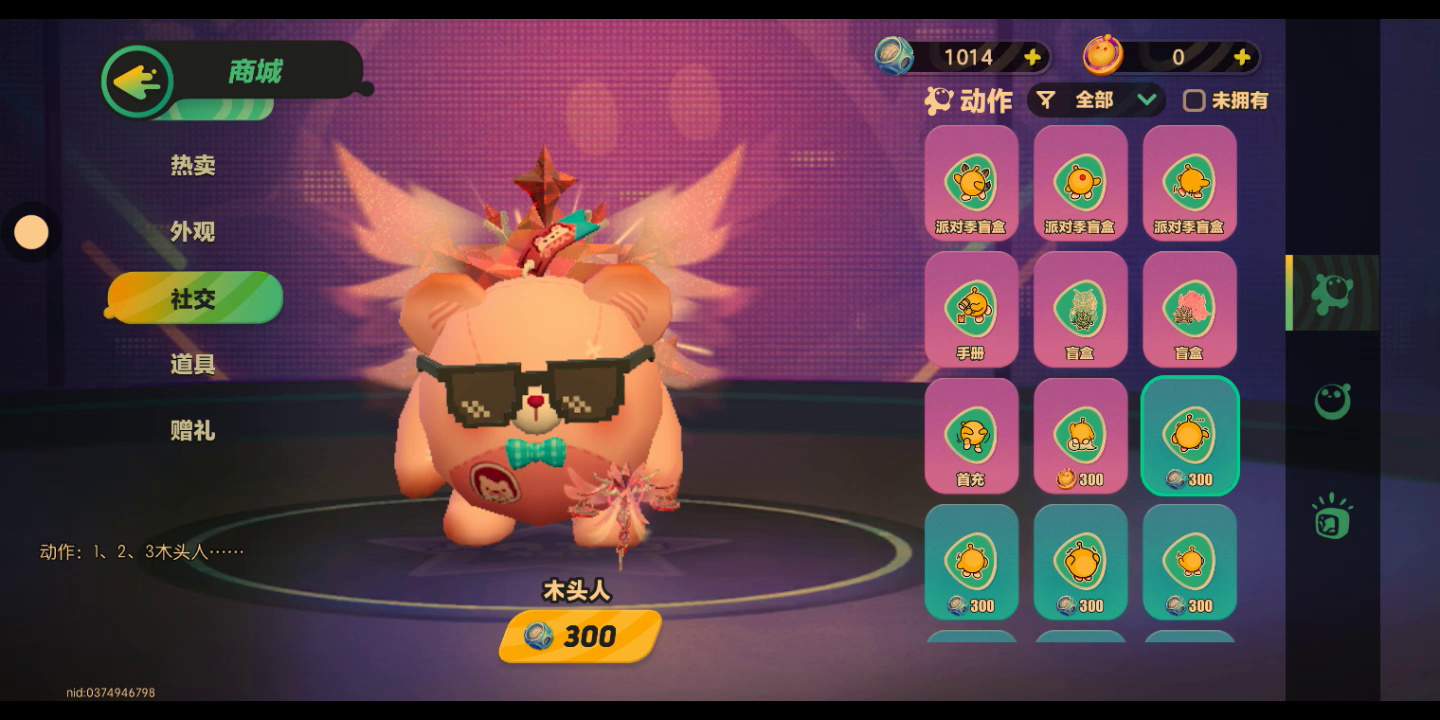This screenshot has height=720, width=1440.
Task: Go back using the green arrow button
Action: (x=138, y=82)
